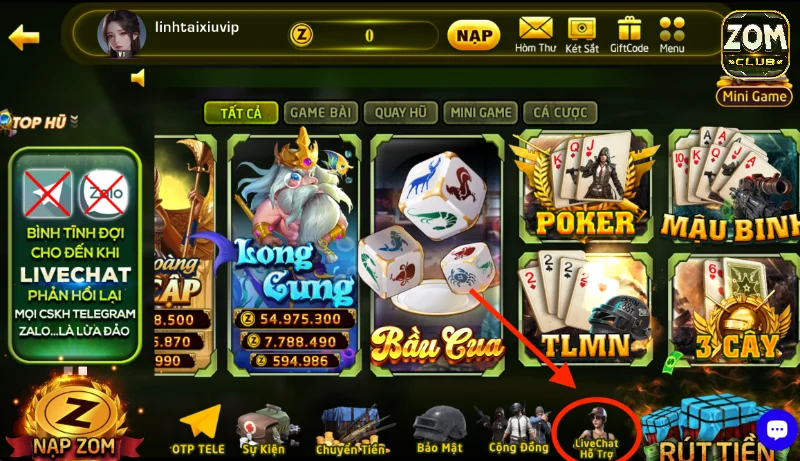Viewport: 800px width, 461px height.
Task: Launch the Long Cung slot game
Action: tap(294, 255)
